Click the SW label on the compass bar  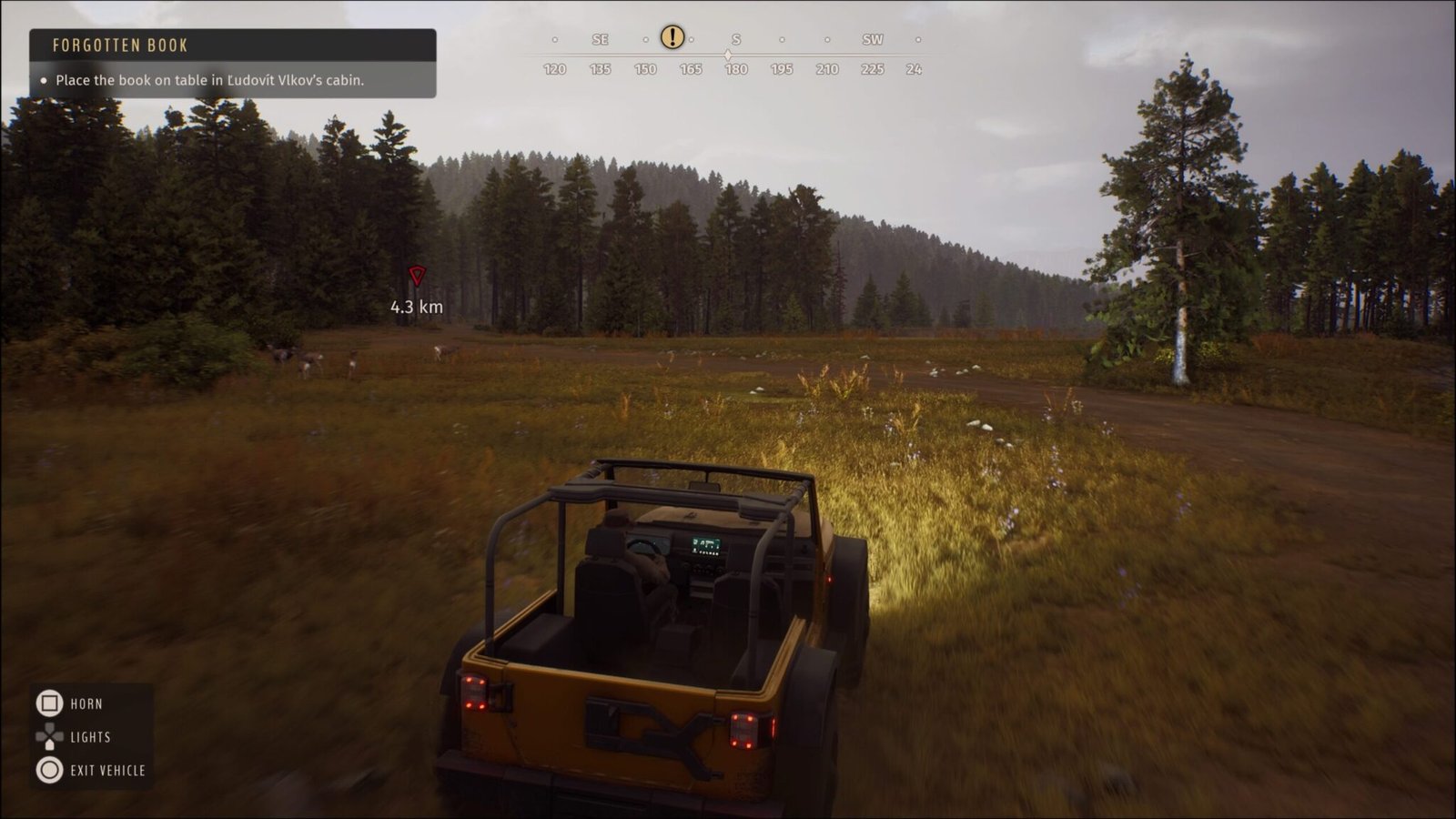tap(872, 39)
